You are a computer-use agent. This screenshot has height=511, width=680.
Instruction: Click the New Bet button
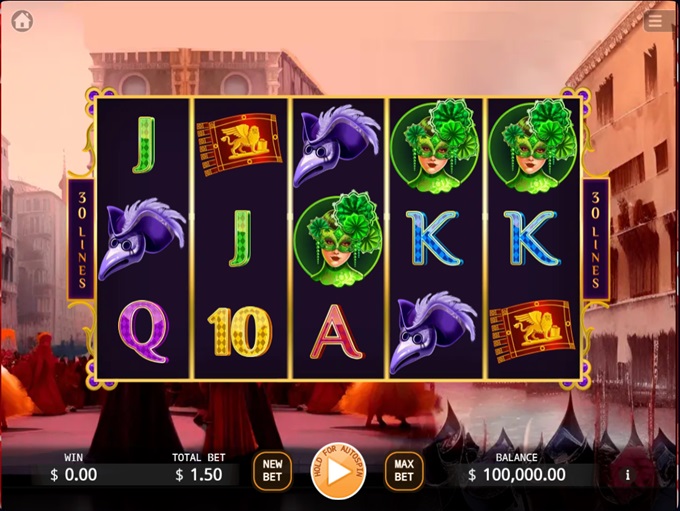click(272, 470)
